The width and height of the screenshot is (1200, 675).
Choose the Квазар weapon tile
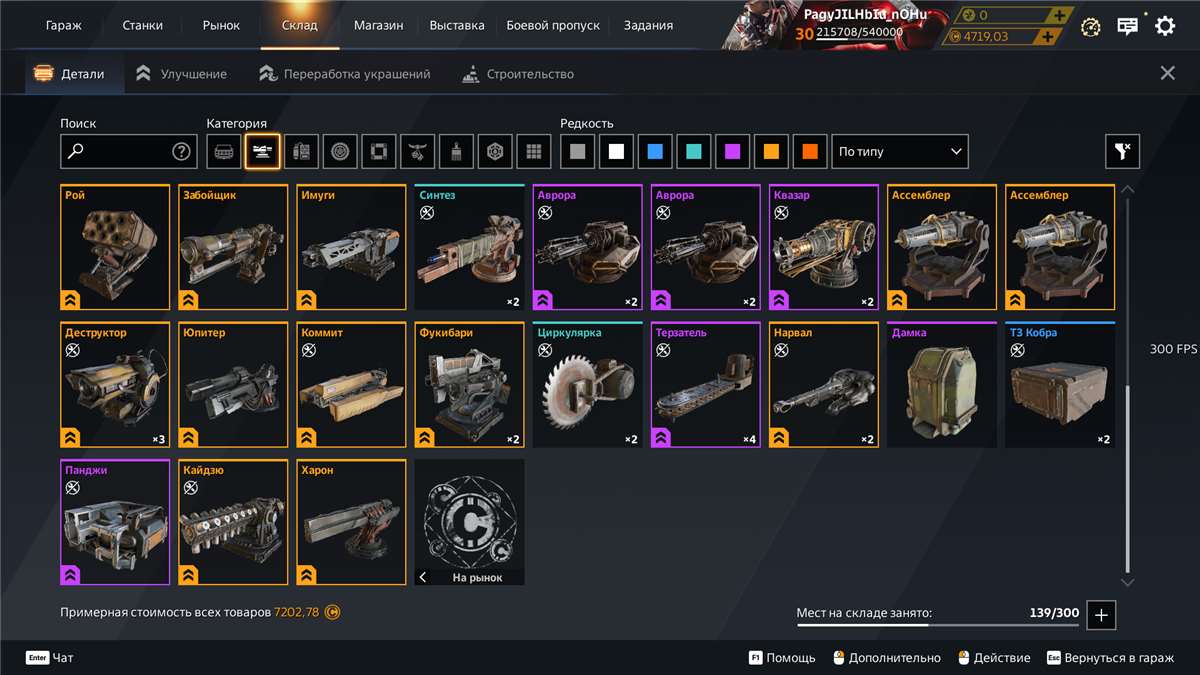(x=823, y=247)
